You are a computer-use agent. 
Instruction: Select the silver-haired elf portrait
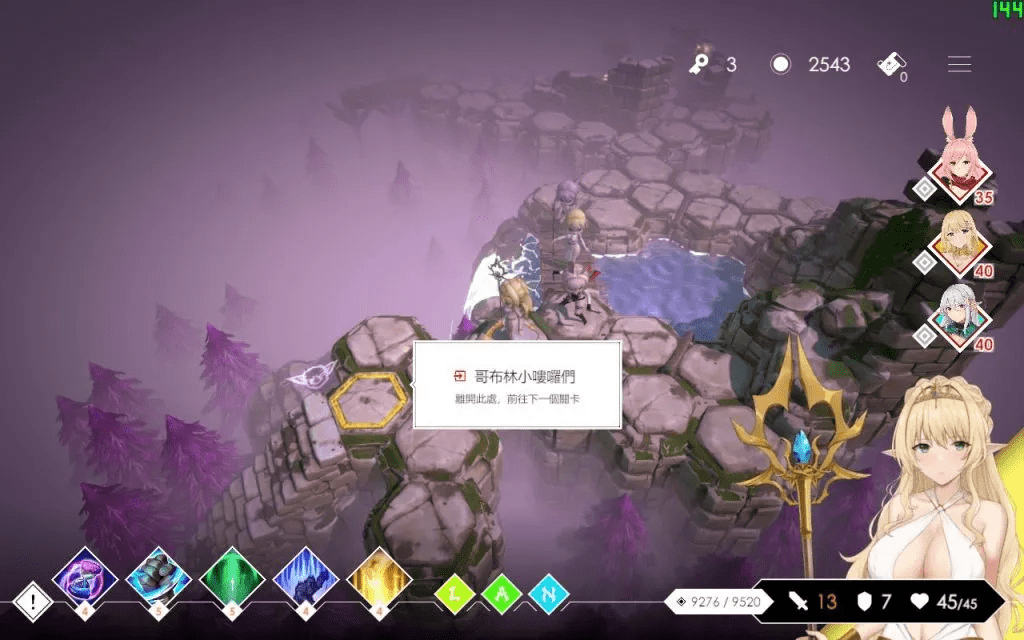(960, 318)
